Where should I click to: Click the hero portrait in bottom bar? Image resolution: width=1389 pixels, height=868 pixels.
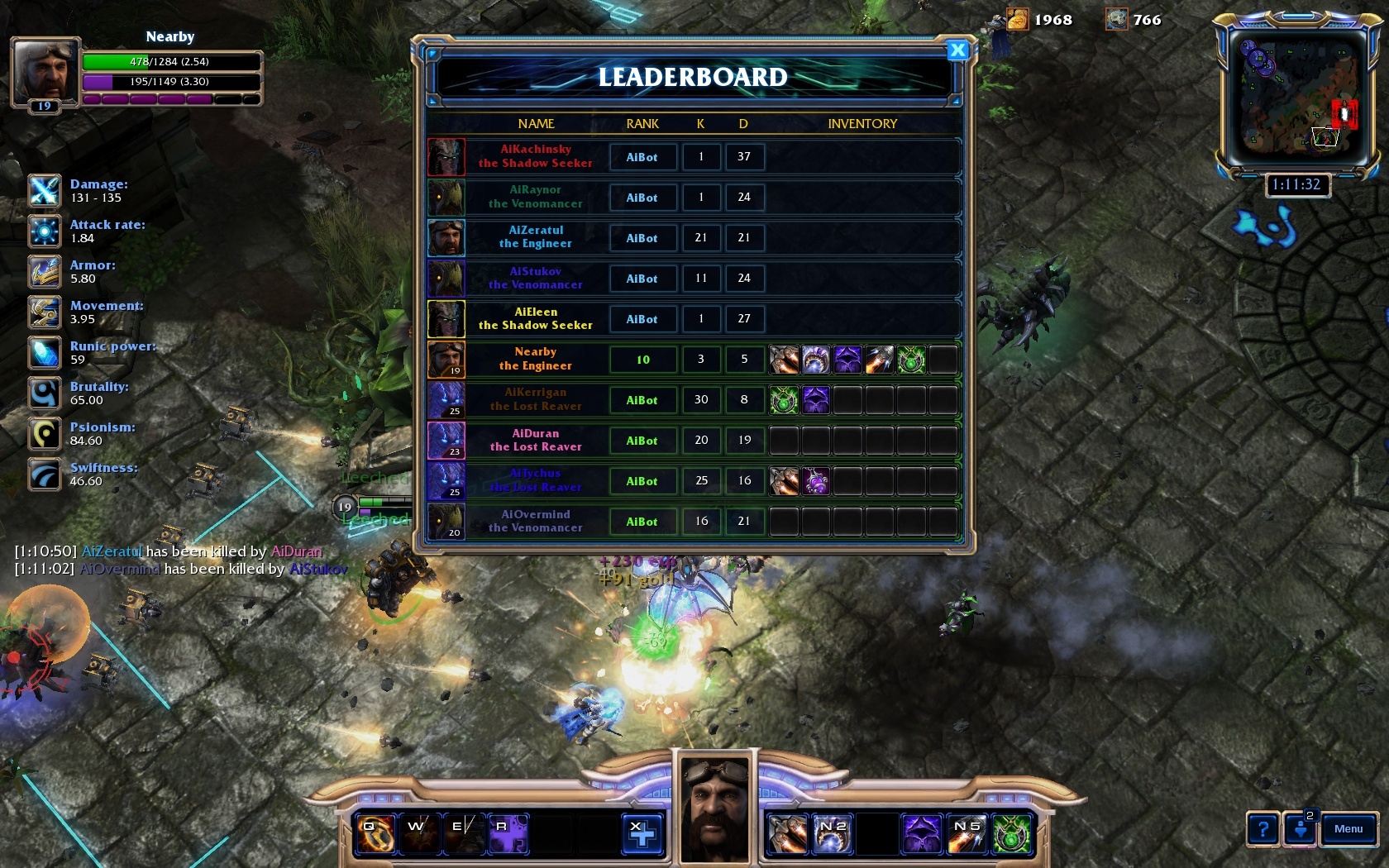click(716, 808)
